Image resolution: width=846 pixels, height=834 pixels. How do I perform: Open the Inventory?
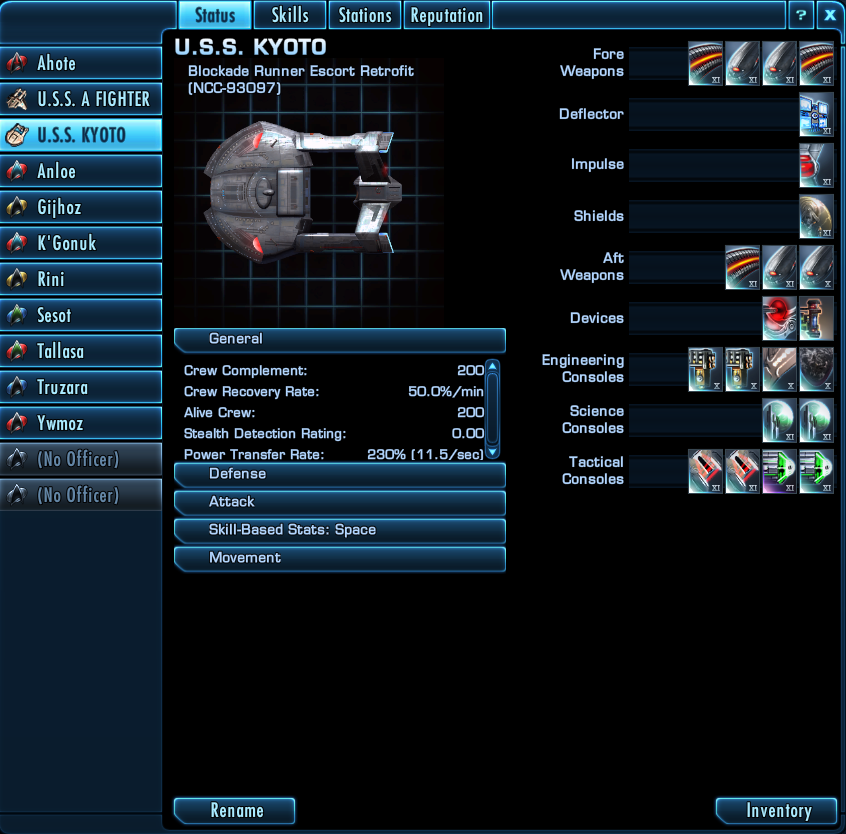click(x=777, y=810)
